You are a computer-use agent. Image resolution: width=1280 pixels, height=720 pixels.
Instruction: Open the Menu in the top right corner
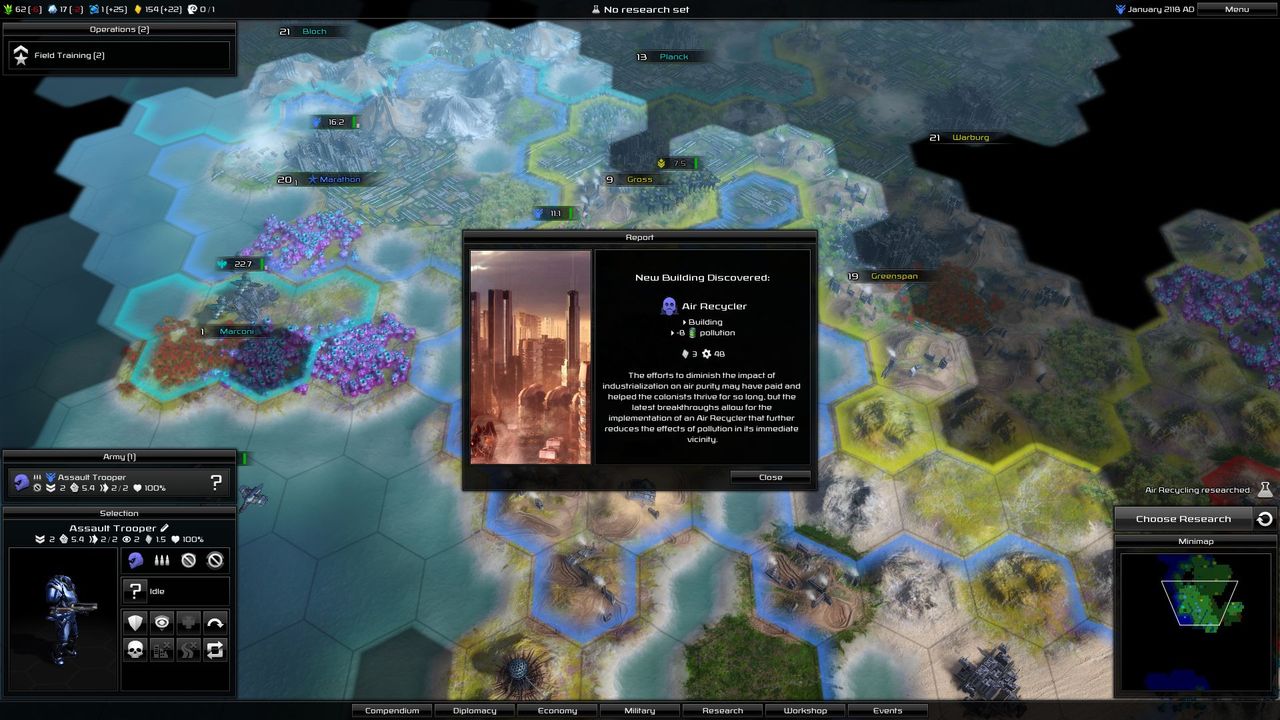click(x=1235, y=9)
